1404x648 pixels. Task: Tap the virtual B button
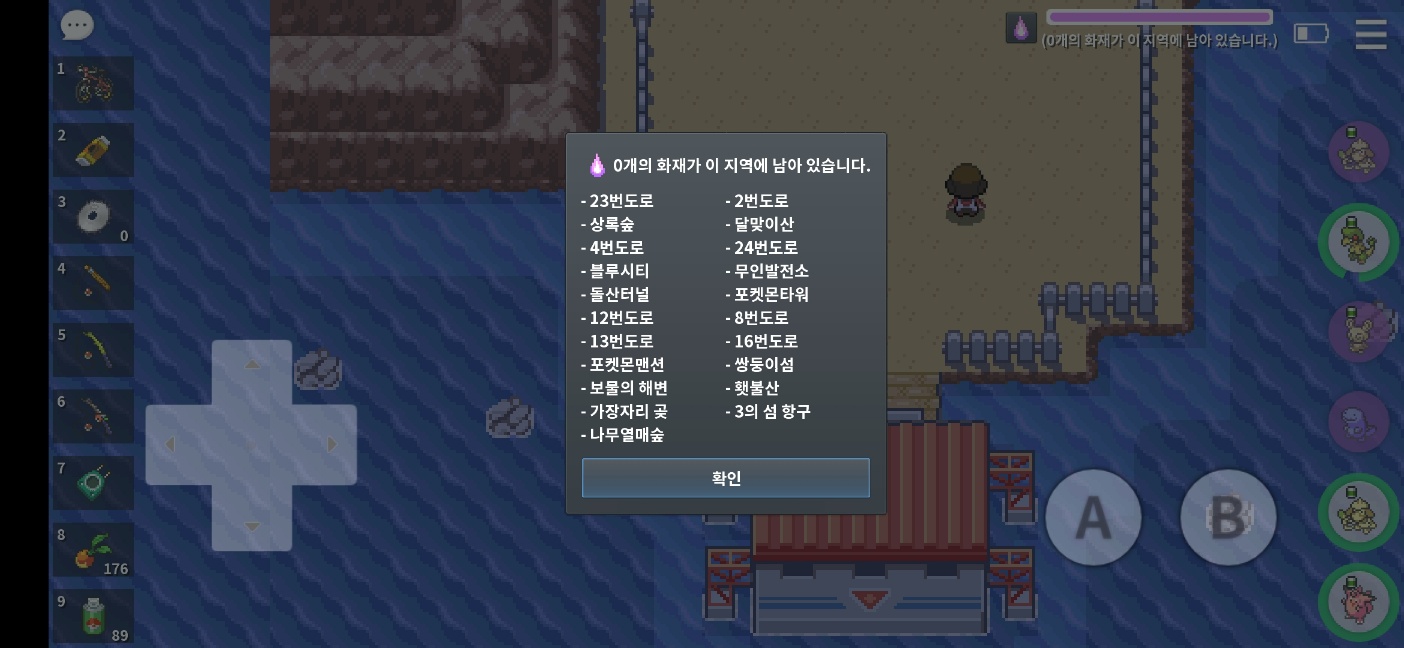tap(1228, 518)
